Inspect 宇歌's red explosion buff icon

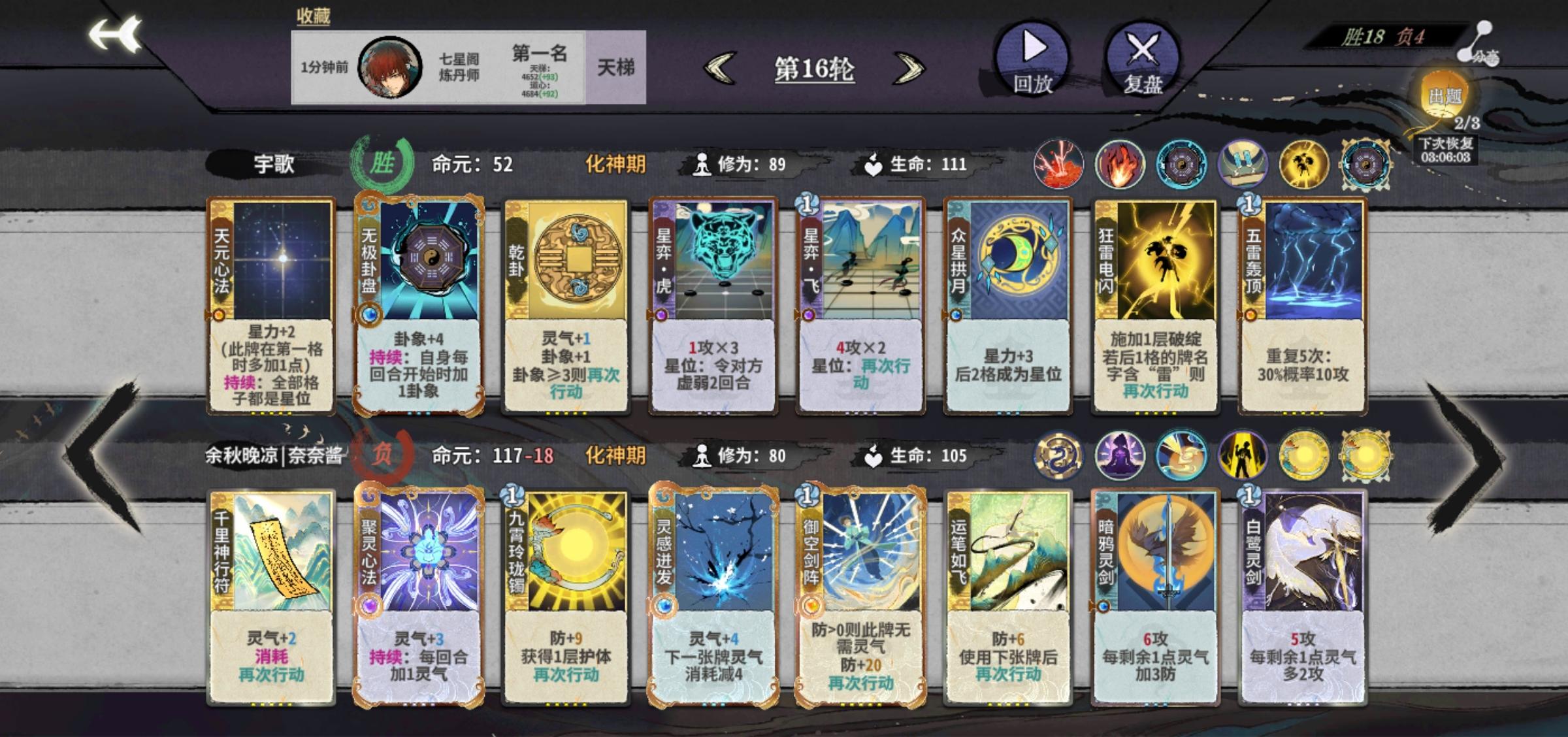[1058, 165]
